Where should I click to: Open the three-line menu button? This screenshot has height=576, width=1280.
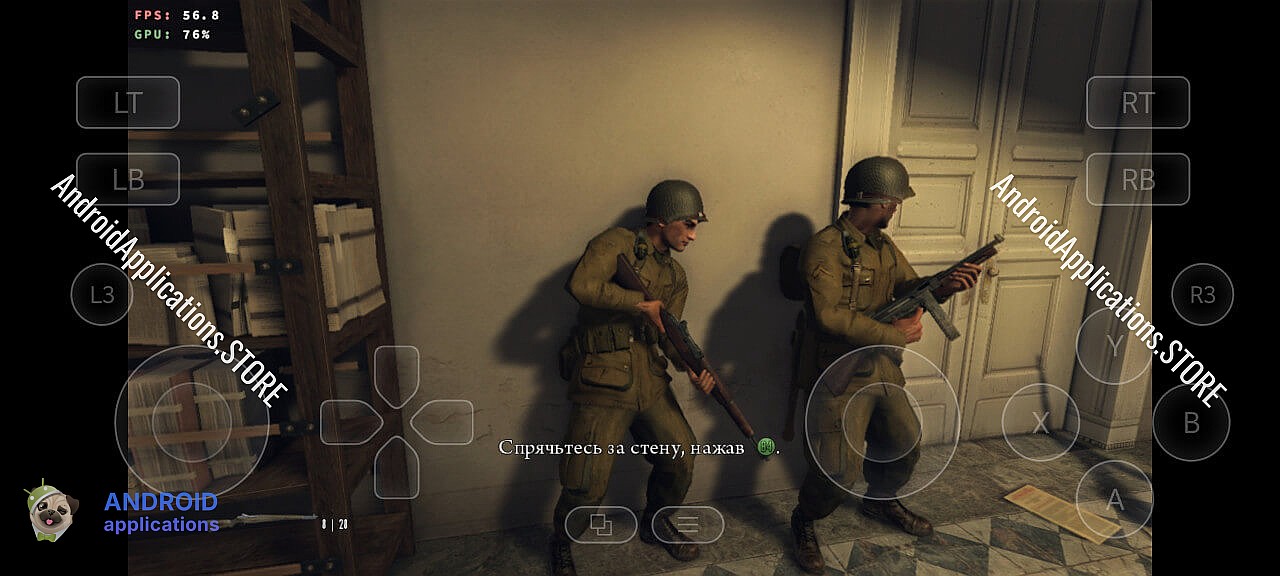688,524
